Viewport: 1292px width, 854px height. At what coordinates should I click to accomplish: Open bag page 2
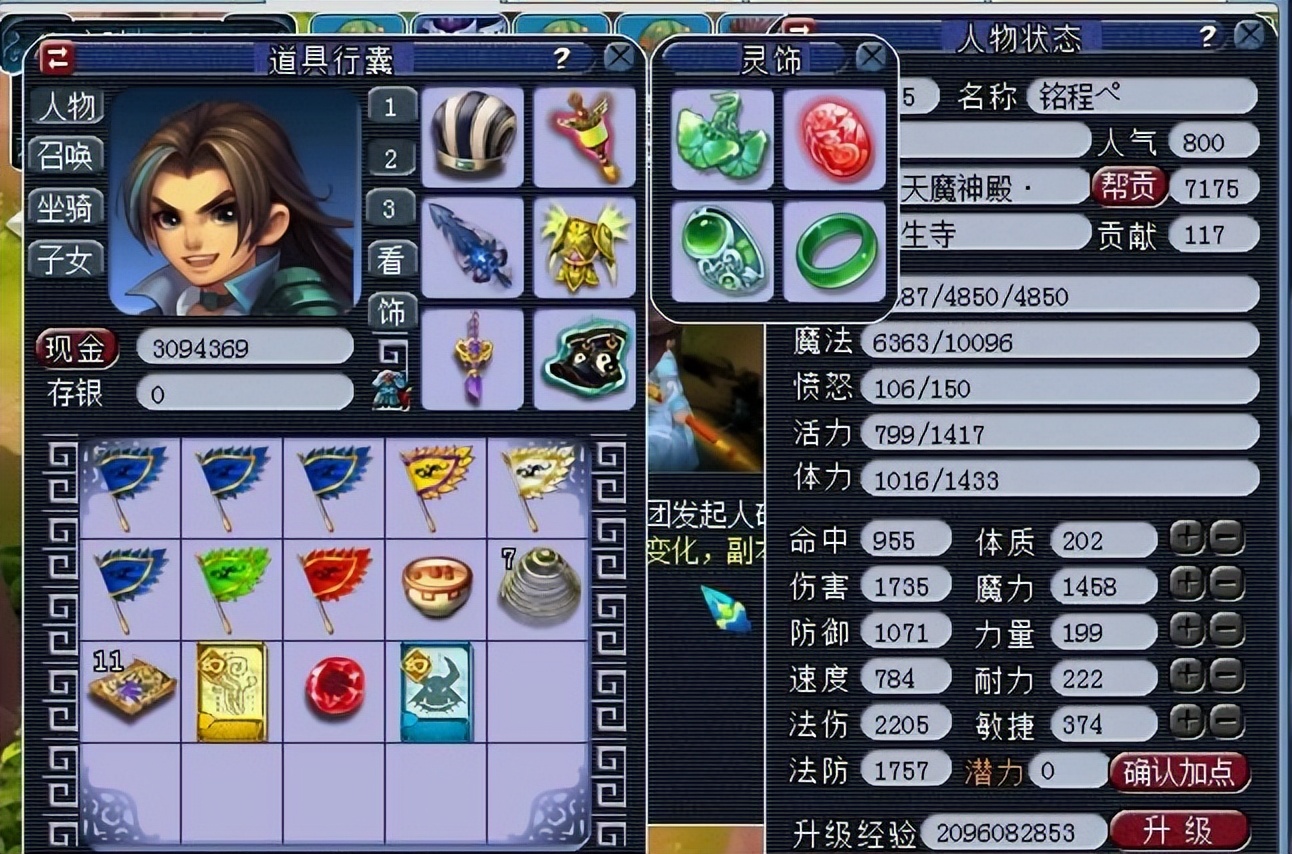(391, 158)
